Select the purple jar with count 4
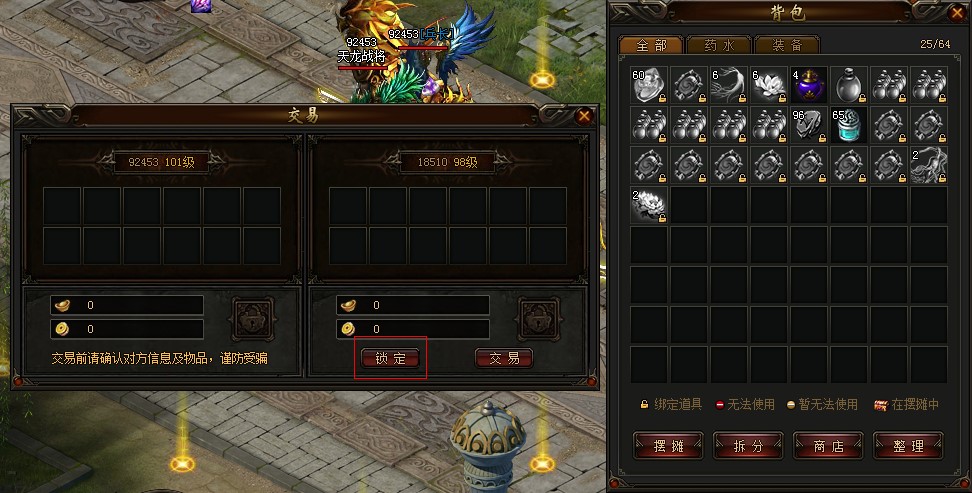Screen dimensions: 972x493 pyautogui.click(x=810, y=85)
